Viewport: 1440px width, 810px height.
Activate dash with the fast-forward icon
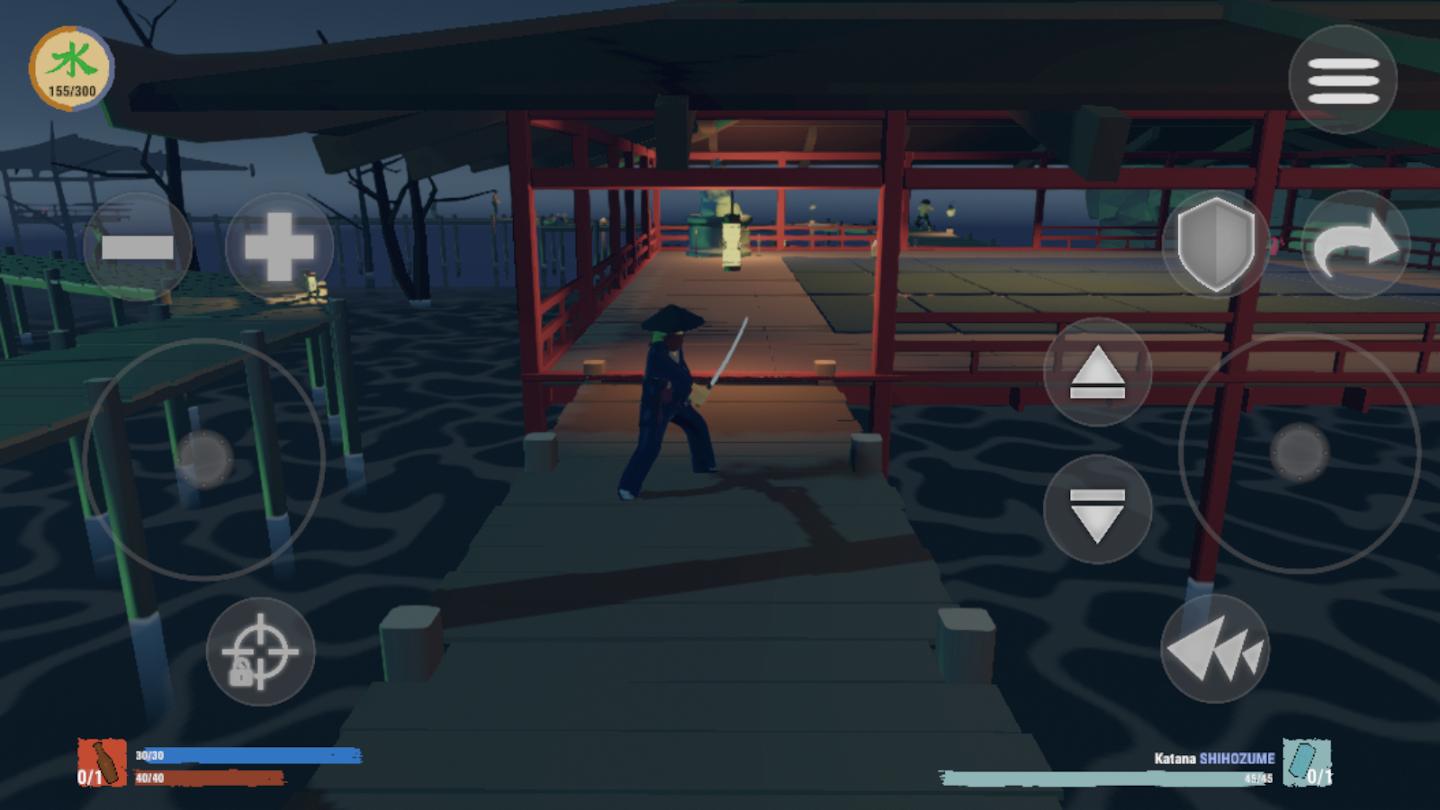(x=1213, y=650)
